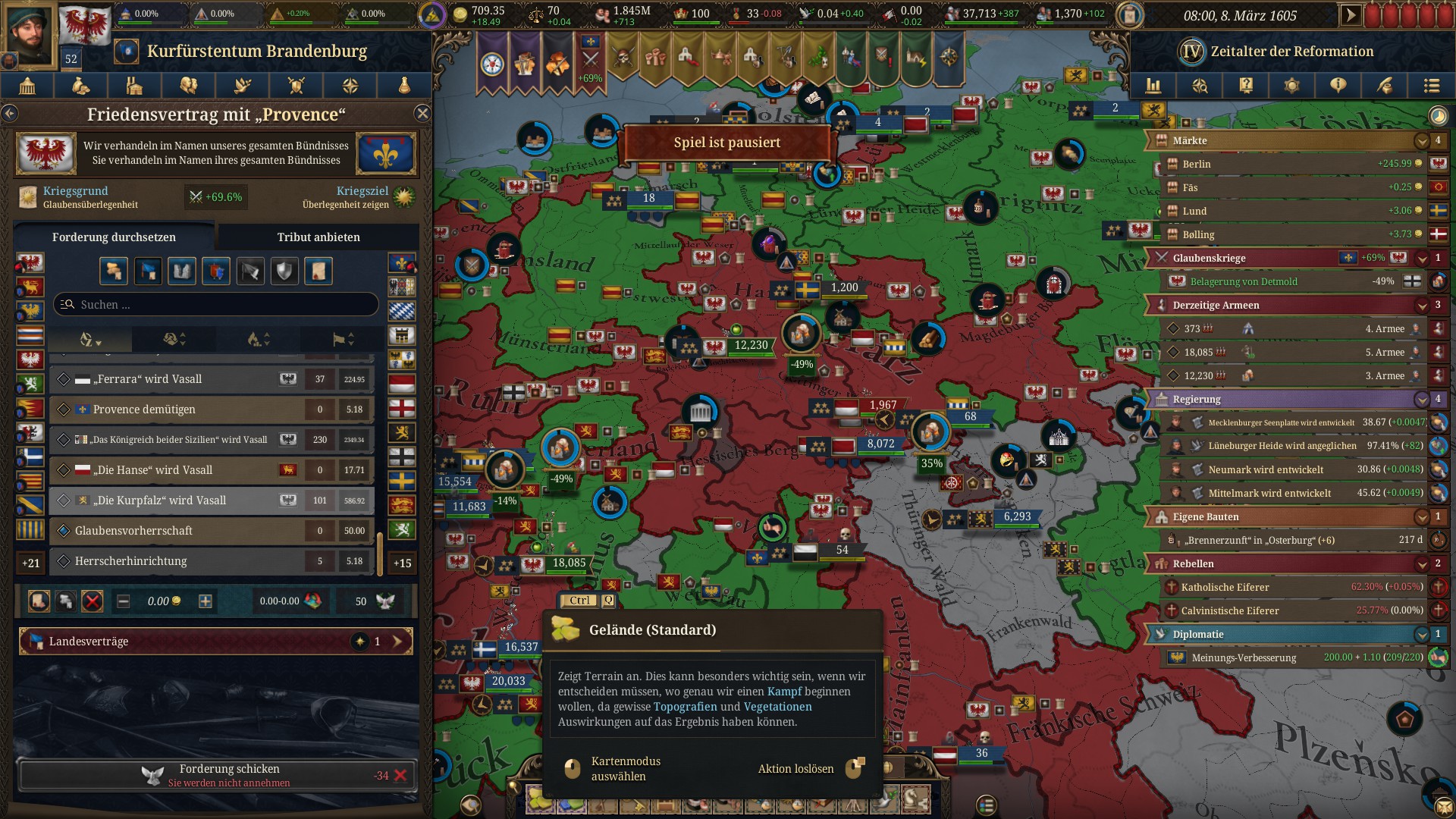Open the military crossed-swords panel
The height and width of the screenshot is (819, 1456).
pos(294,86)
